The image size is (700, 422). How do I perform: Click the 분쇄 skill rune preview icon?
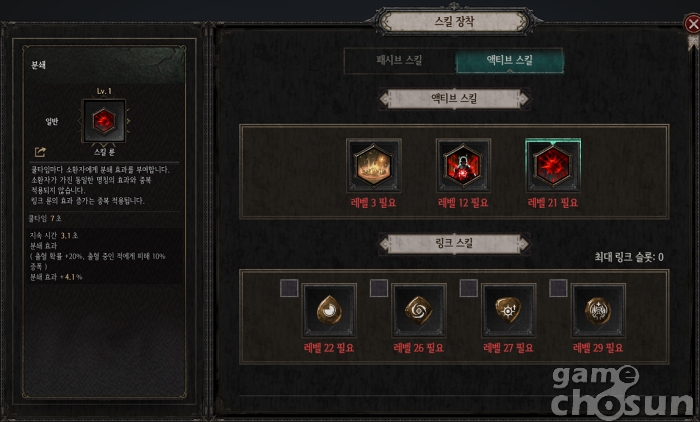coord(100,122)
